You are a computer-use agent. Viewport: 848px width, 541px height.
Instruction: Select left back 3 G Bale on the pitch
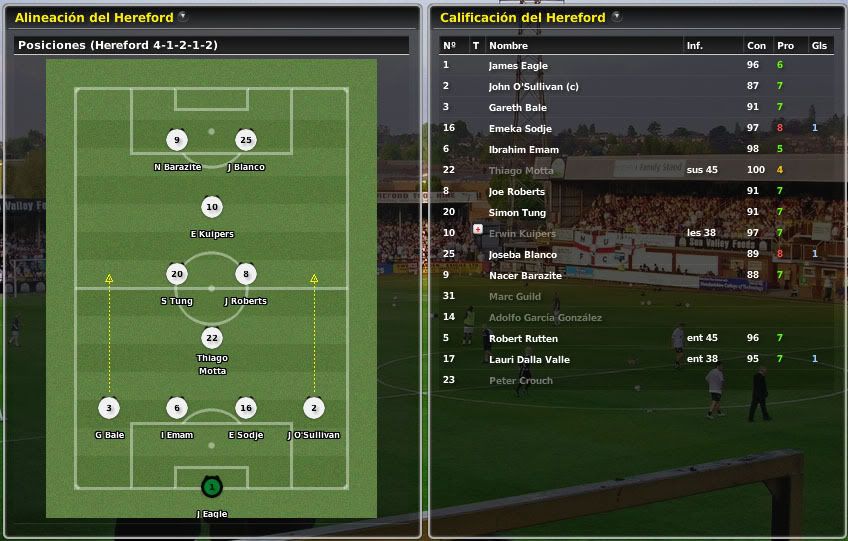click(109, 408)
